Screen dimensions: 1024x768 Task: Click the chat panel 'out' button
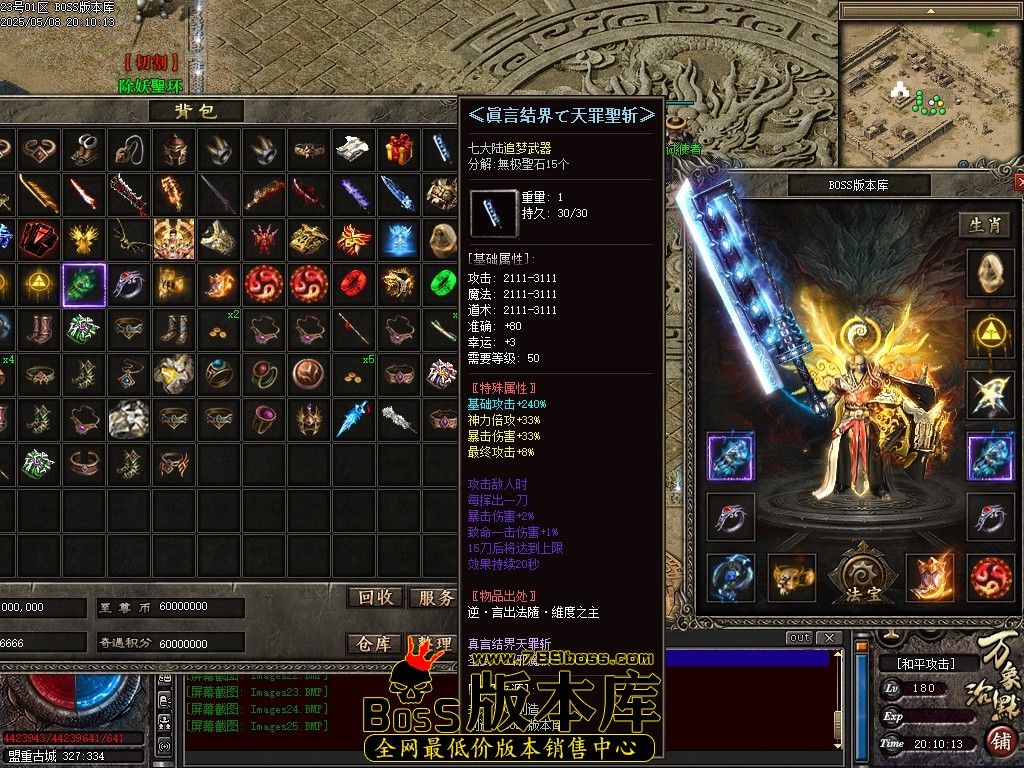(x=799, y=638)
